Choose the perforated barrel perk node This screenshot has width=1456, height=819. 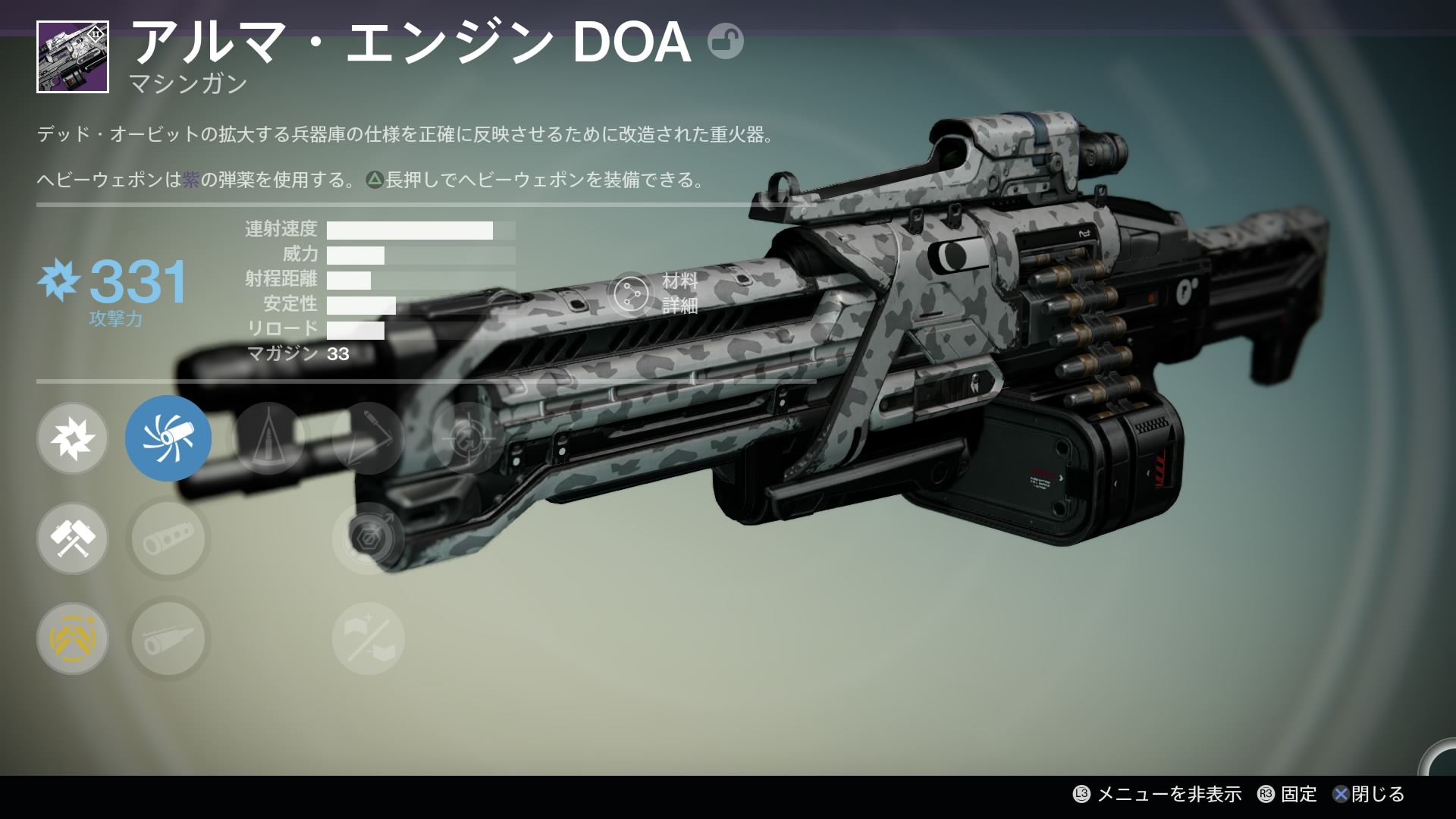click(x=168, y=538)
